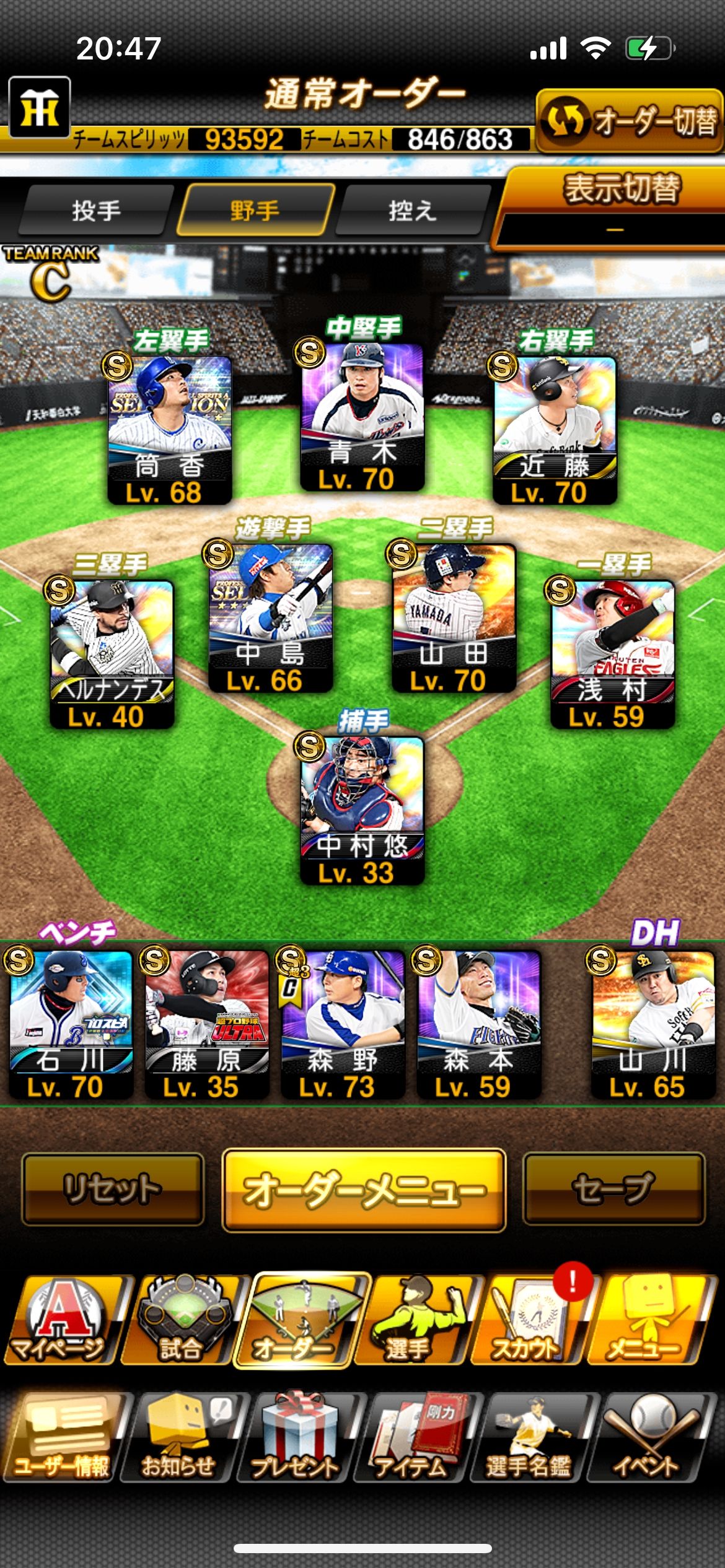
Task: Open the オーダーメニュー order menu
Action: [x=364, y=1190]
